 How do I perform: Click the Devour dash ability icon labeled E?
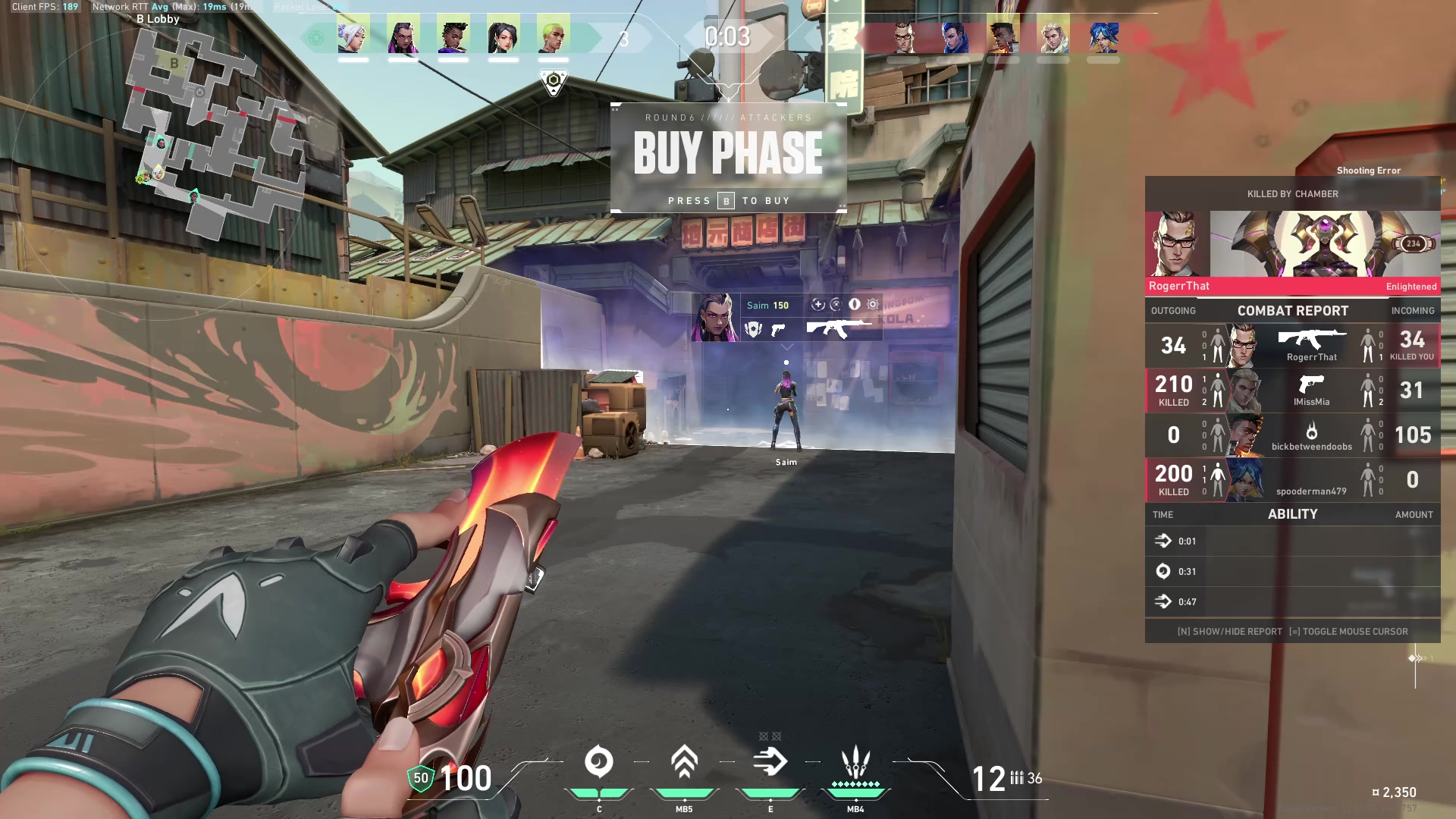coord(770,761)
